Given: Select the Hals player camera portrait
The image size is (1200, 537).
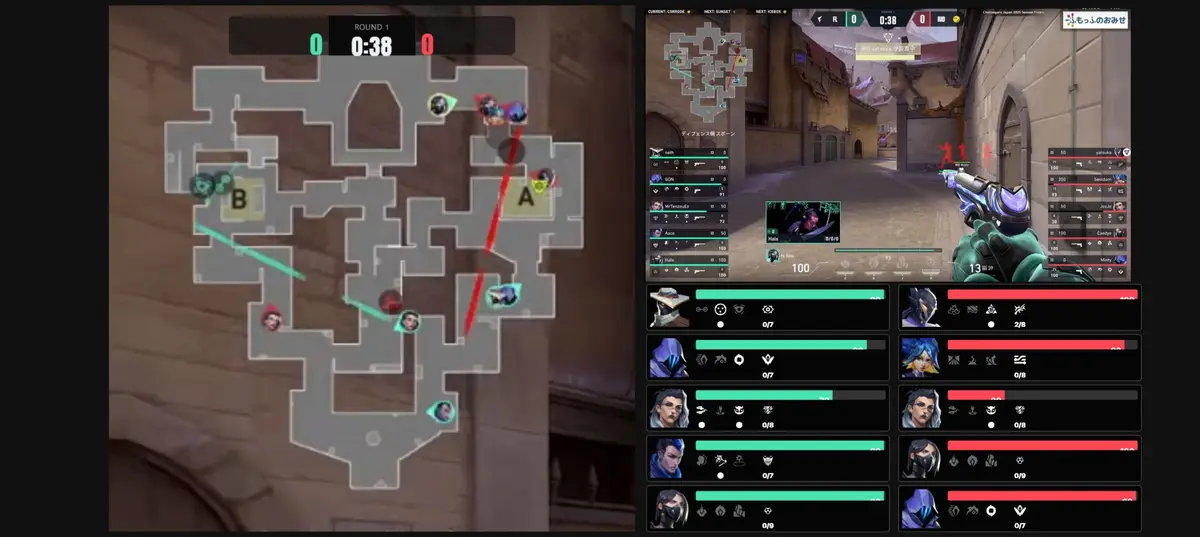Looking at the screenshot, I should click(x=802, y=221).
